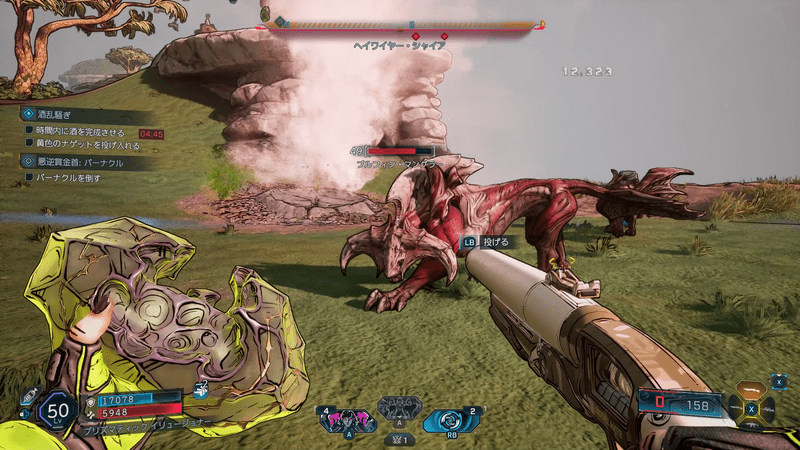
Task: Select the center dark skill slot
Action: tap(398, 413)
